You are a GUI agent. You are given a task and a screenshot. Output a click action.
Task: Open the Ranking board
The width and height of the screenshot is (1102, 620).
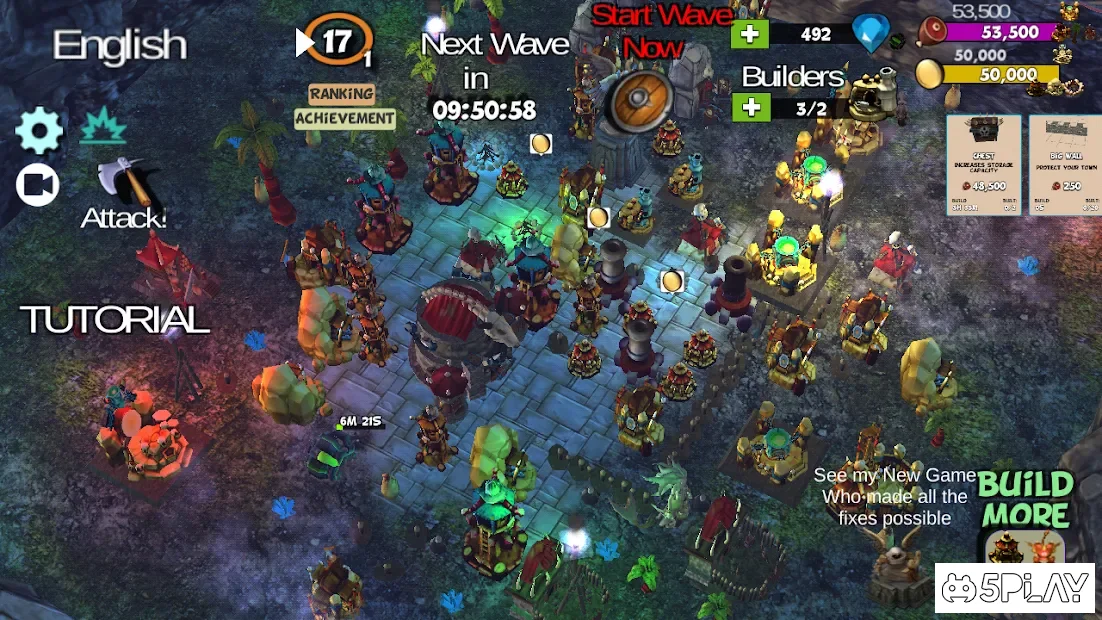341,94
